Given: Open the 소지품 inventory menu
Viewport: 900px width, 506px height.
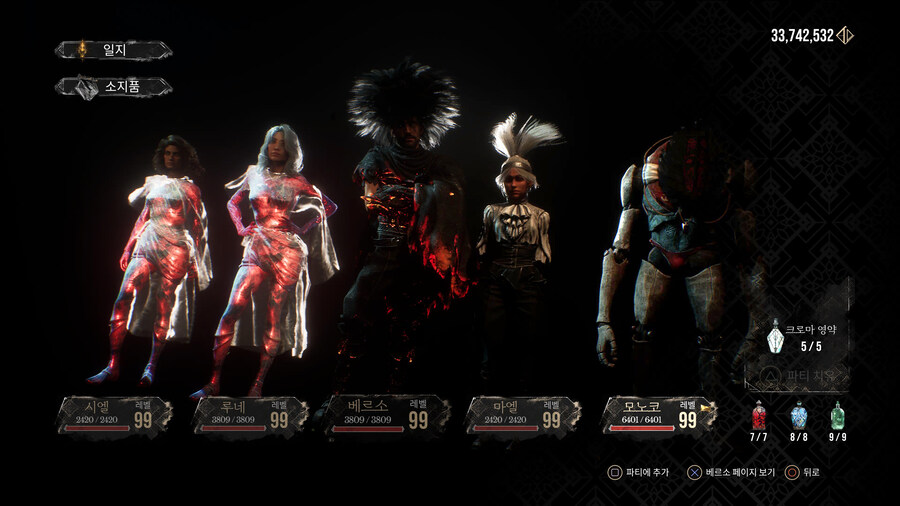Looking at the screenshot, I should pos(113,88).
